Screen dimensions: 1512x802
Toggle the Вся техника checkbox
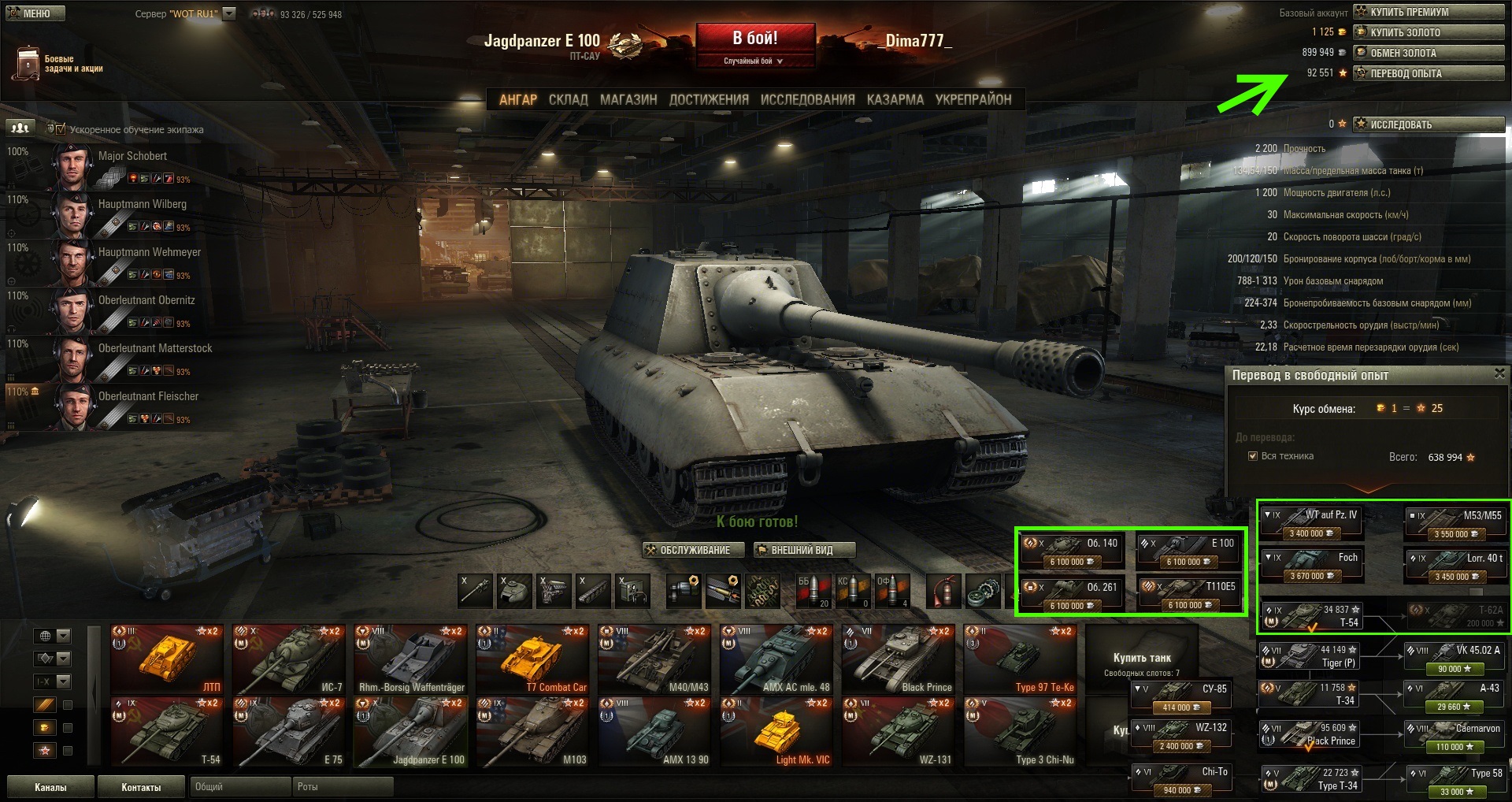1253,456
